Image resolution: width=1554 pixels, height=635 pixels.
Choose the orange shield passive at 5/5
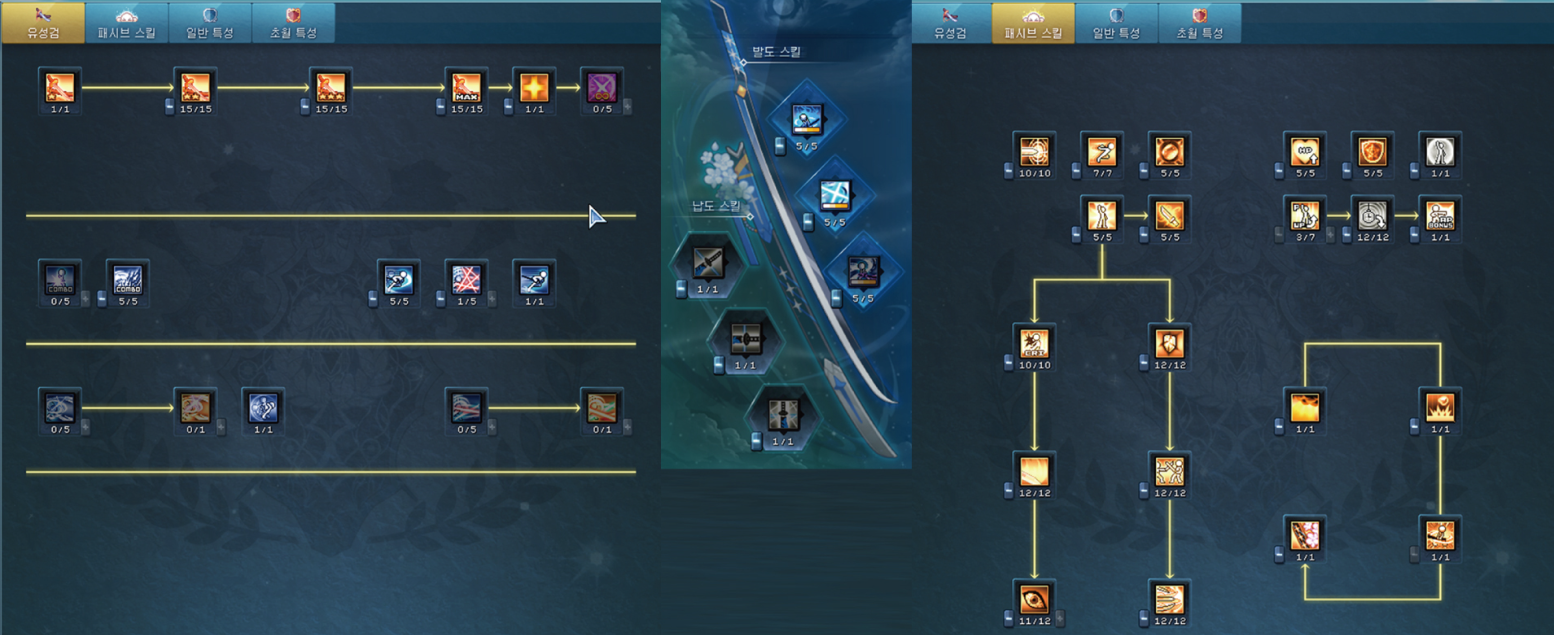click(x=1373, y=151)
